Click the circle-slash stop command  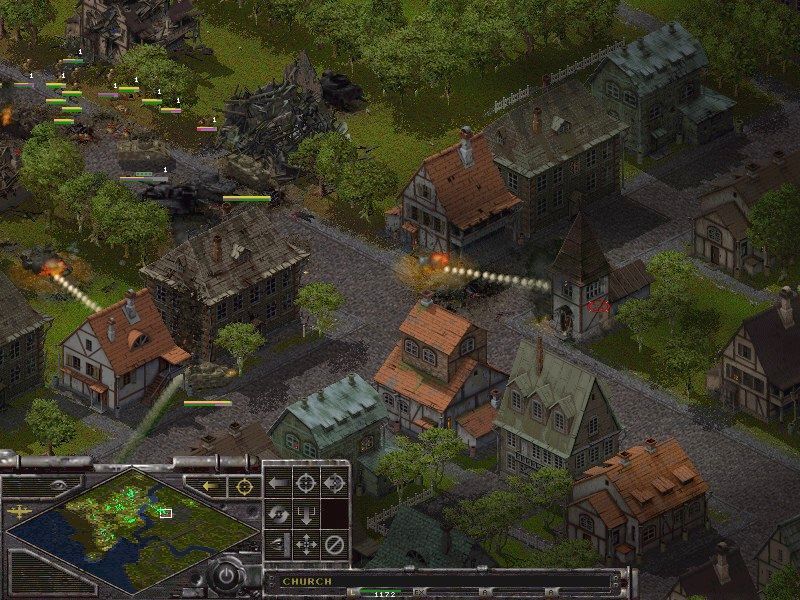(x=334, y=545)
